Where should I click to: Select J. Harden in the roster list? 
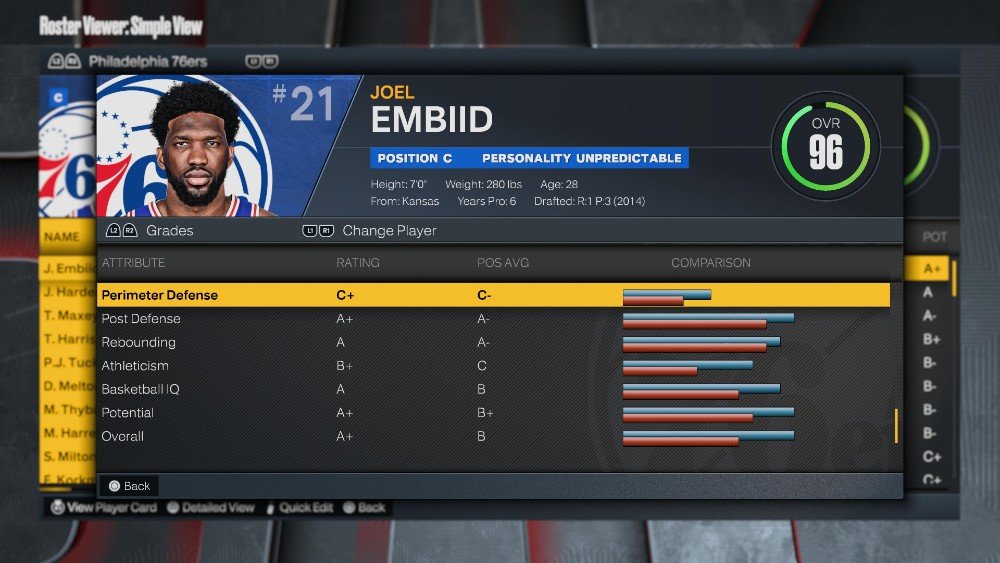point(68,292)
